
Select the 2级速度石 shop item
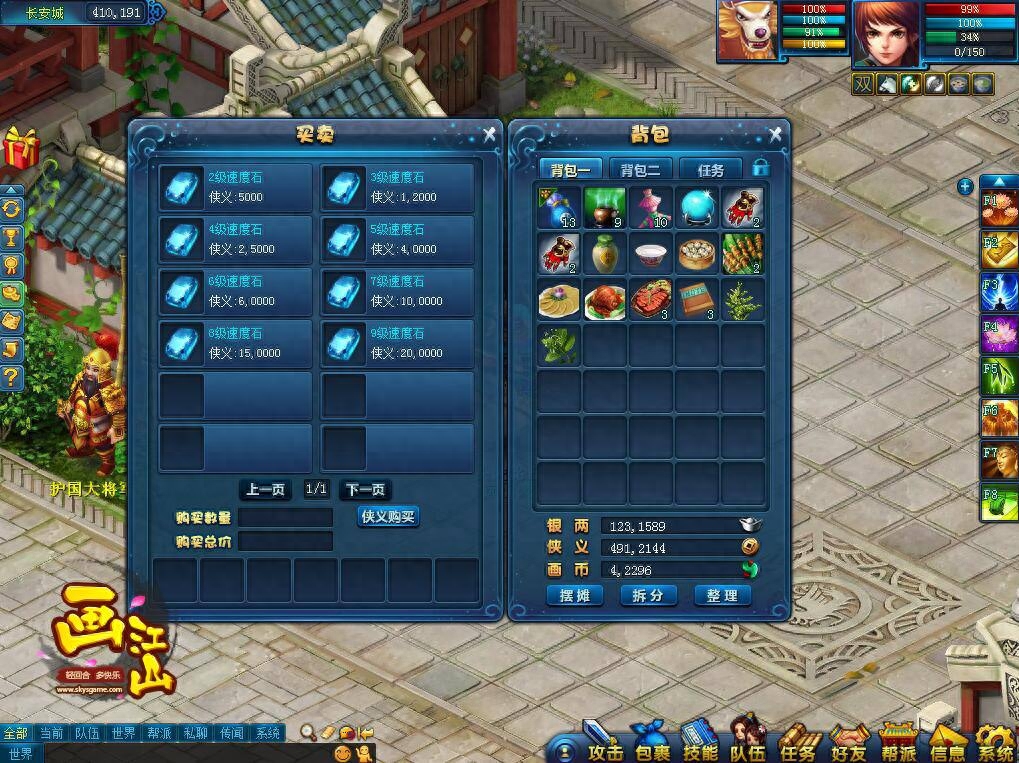(236, 187)
